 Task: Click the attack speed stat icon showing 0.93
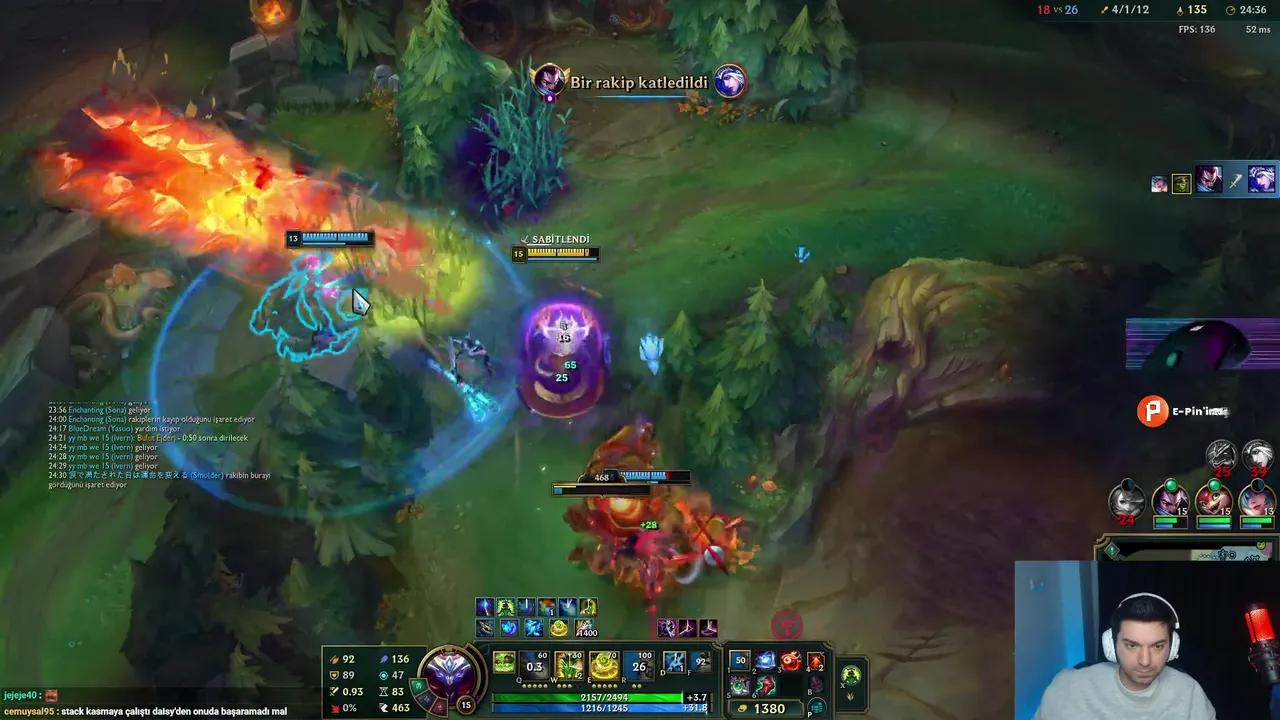point(334,692)
